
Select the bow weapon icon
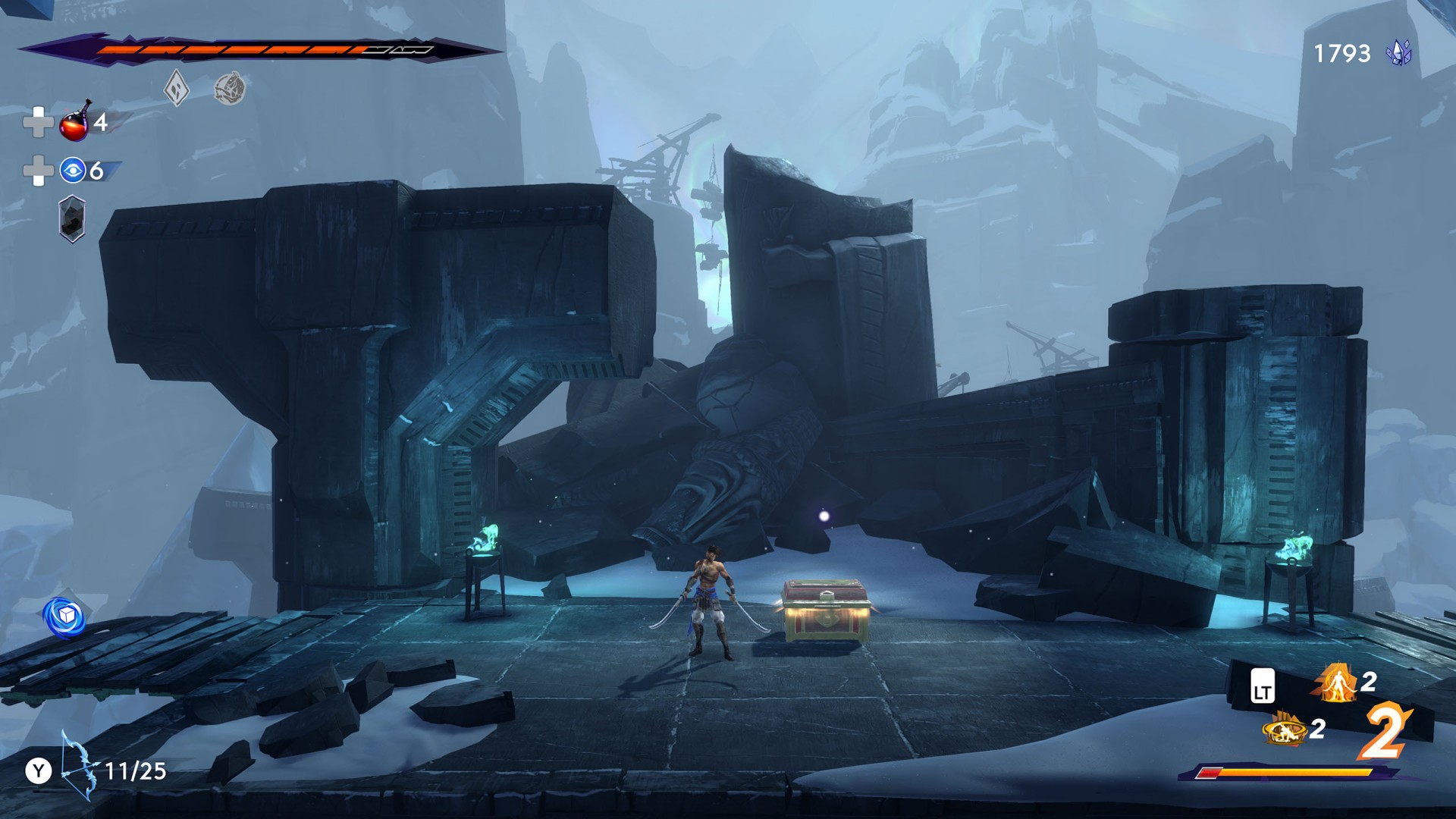pos(79,766)
